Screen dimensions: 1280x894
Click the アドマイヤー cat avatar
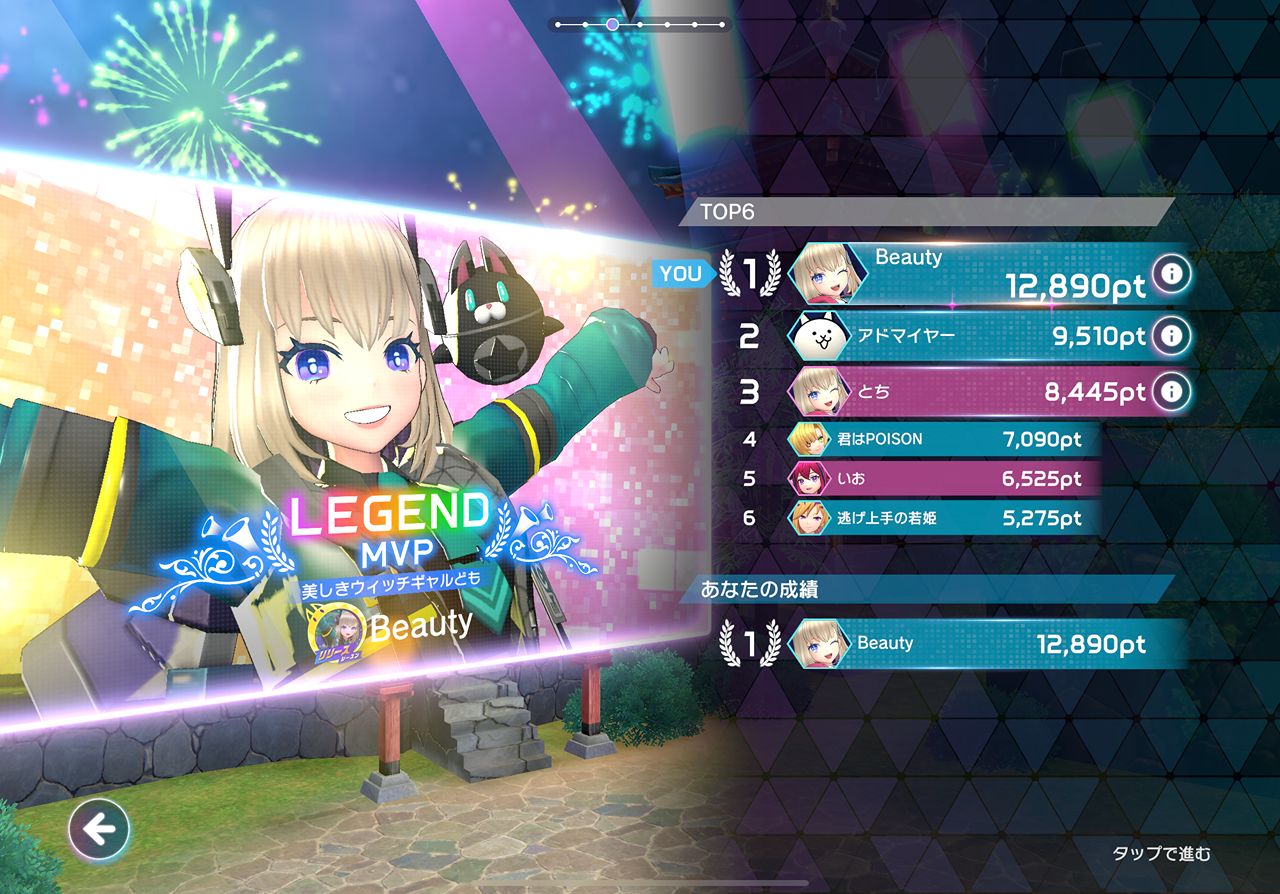point(821,336)
